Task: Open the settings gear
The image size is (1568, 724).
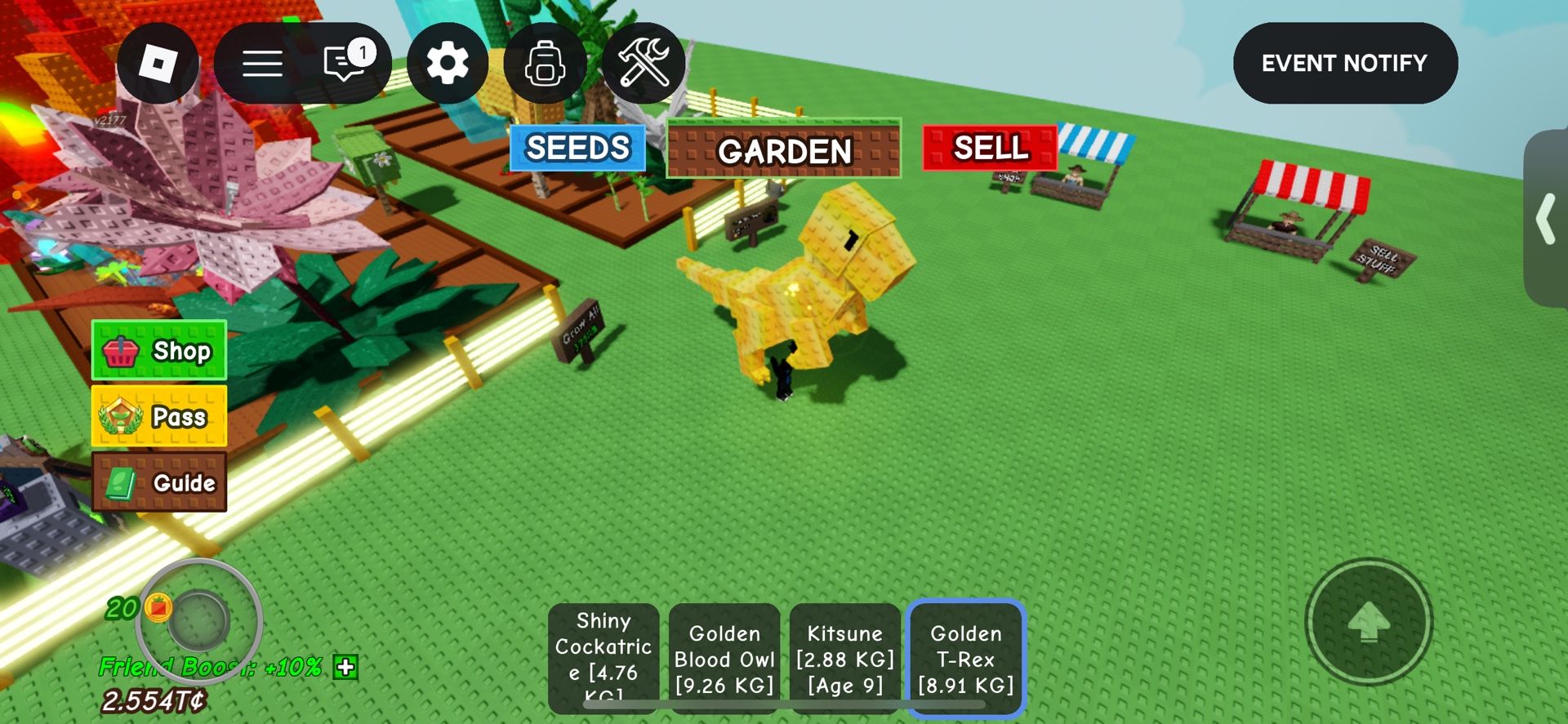Action: click(x=448, y=63)
